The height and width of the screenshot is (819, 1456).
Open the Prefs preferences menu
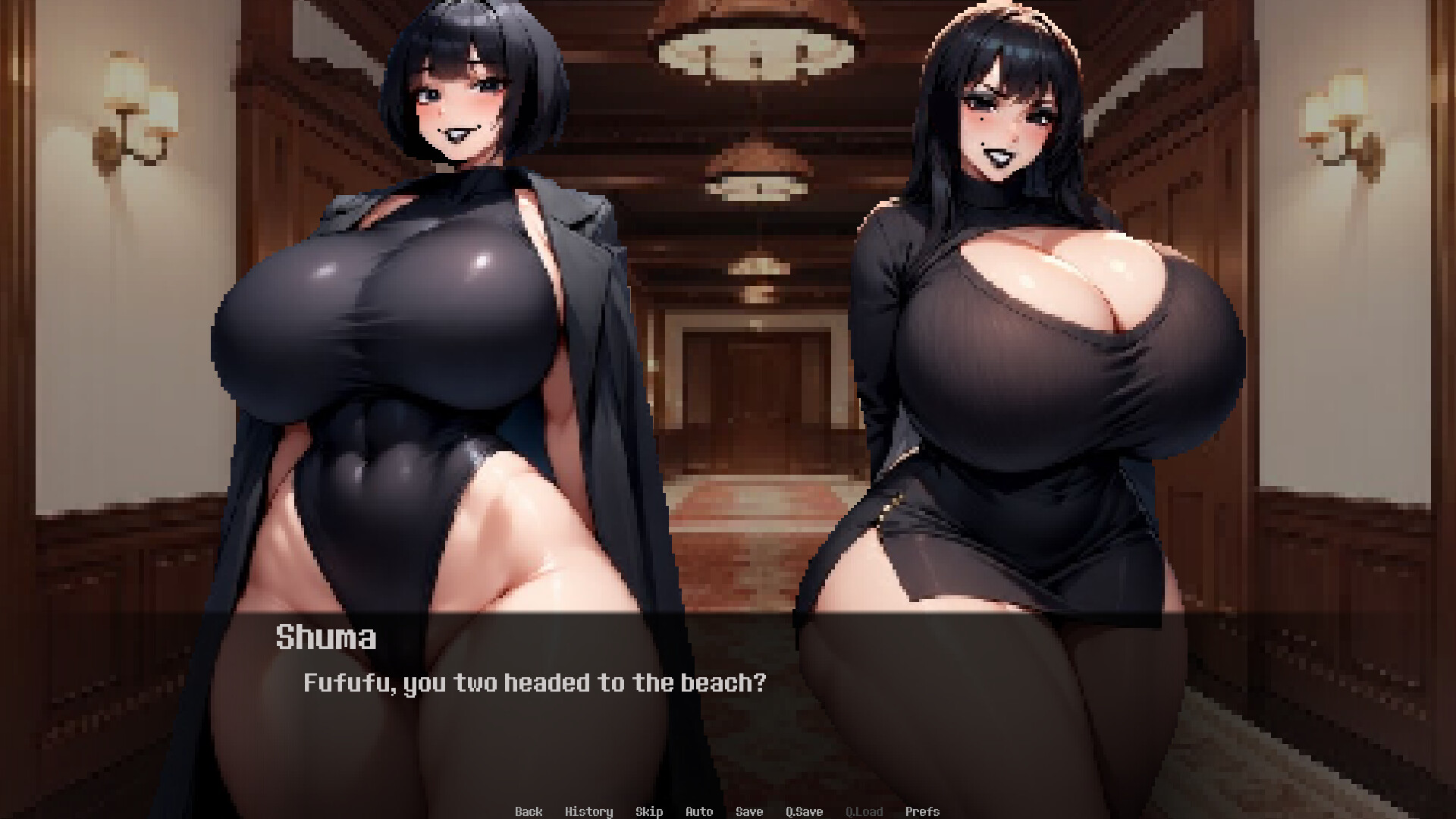pyautogui.click(x=924, y=811)
